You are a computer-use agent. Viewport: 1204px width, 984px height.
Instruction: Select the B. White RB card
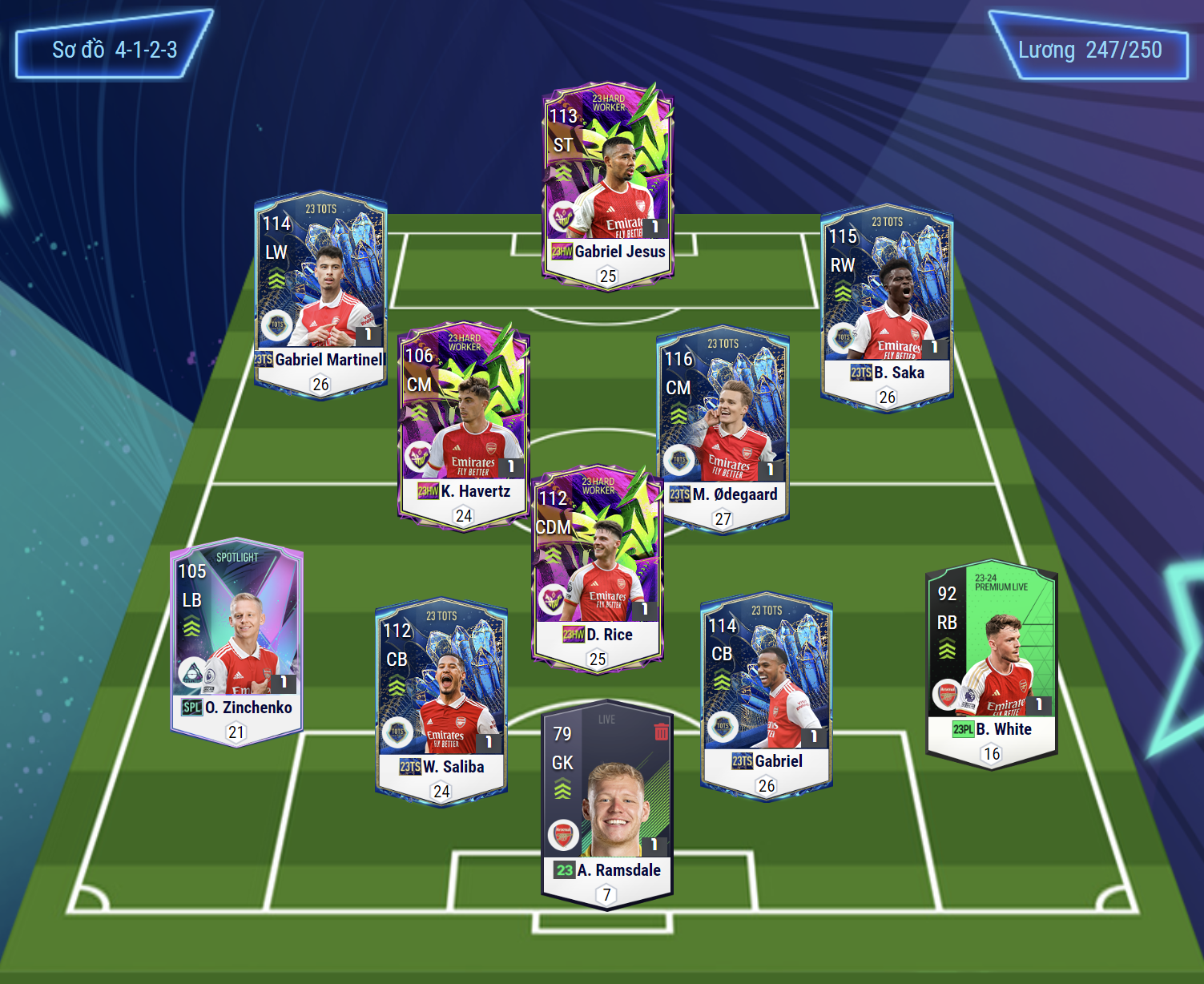click(x=992, y=663)
